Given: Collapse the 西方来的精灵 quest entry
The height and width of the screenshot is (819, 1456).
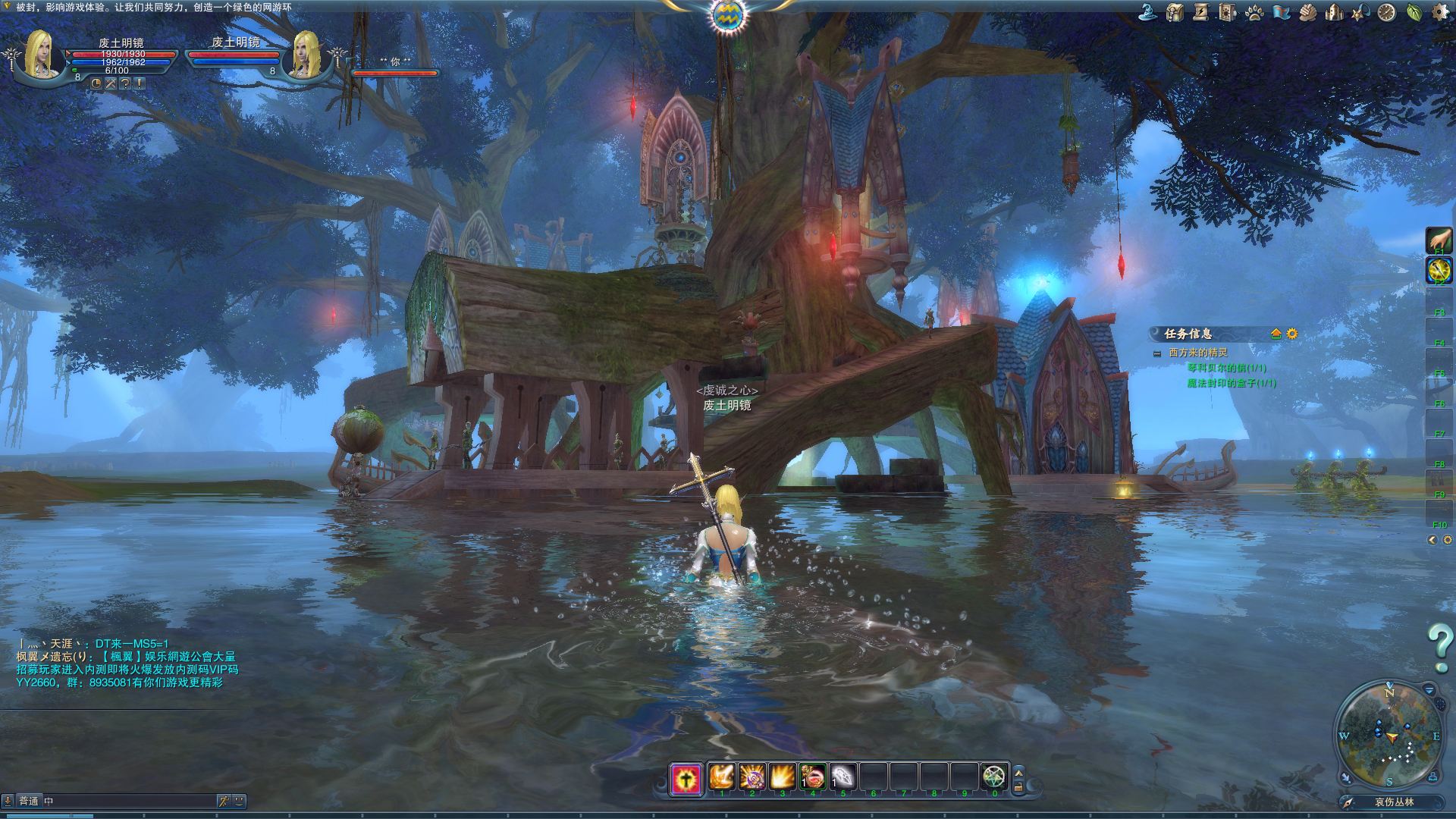Looking at the screenshot, I should coord(1157,353).
